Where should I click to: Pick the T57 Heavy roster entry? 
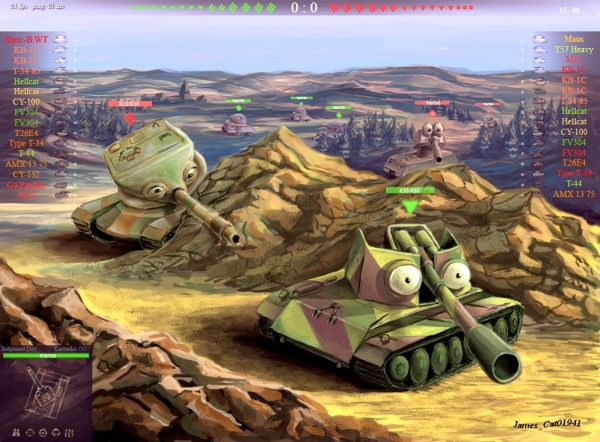(x=574, y=49)
